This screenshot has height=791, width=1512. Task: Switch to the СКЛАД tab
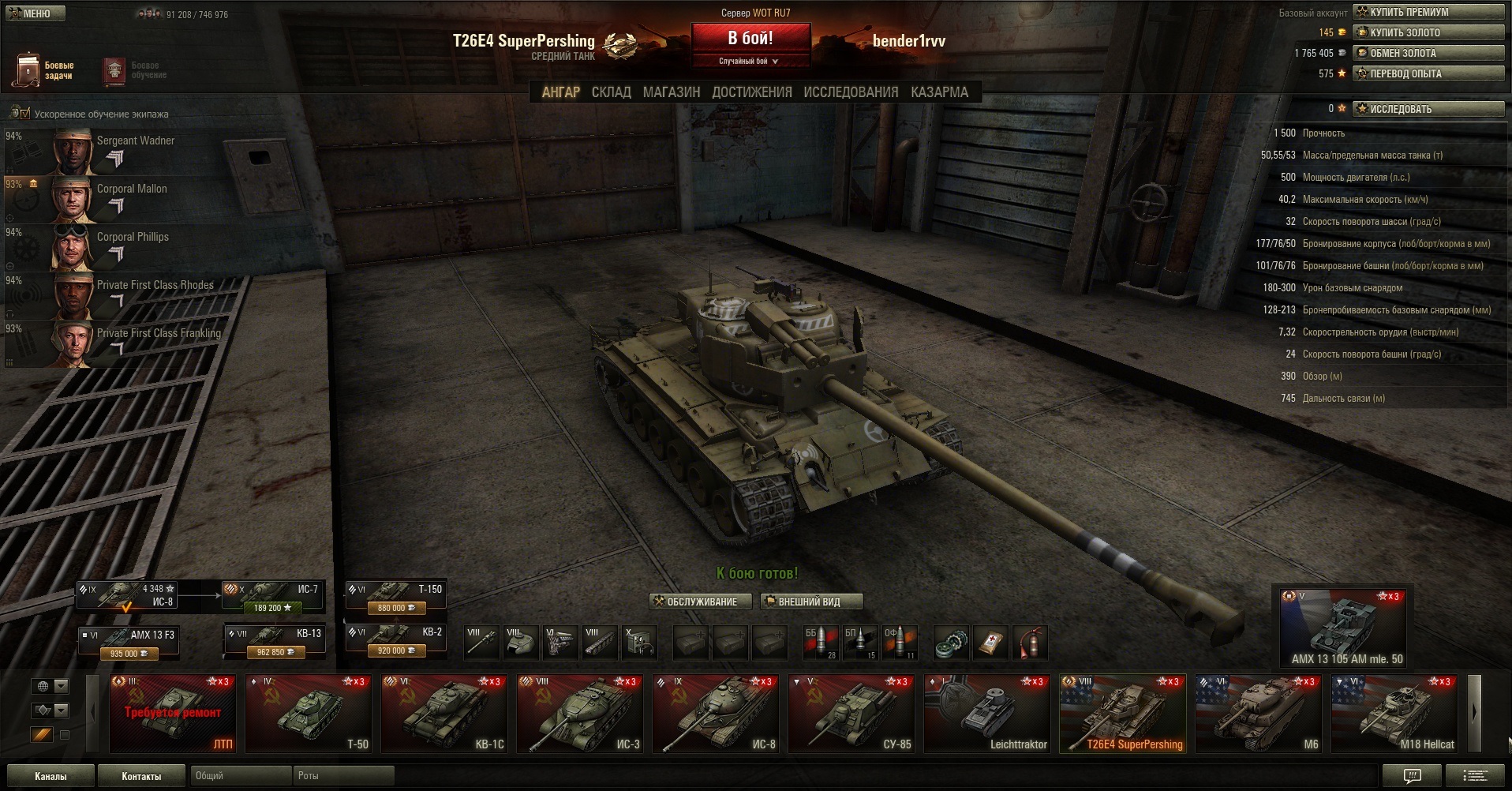(x=611, y=92)
